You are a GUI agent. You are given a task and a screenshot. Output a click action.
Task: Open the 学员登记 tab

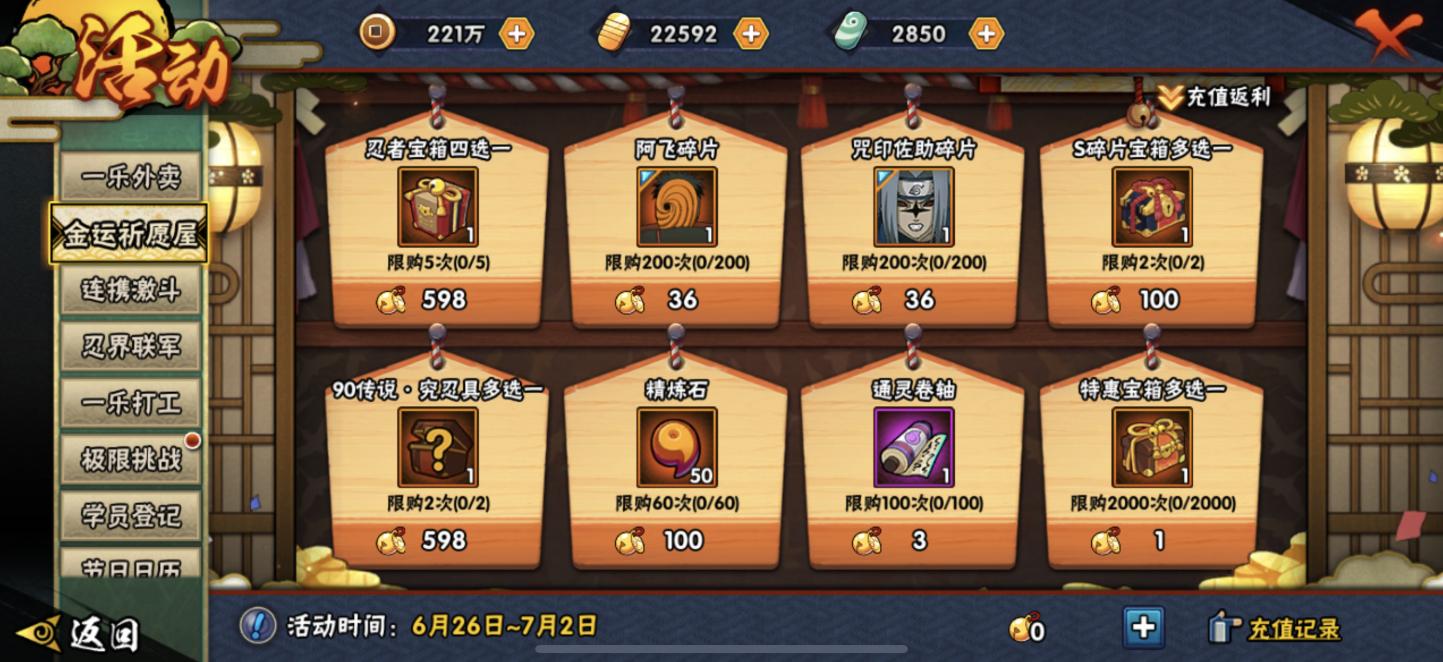point(130,515)
